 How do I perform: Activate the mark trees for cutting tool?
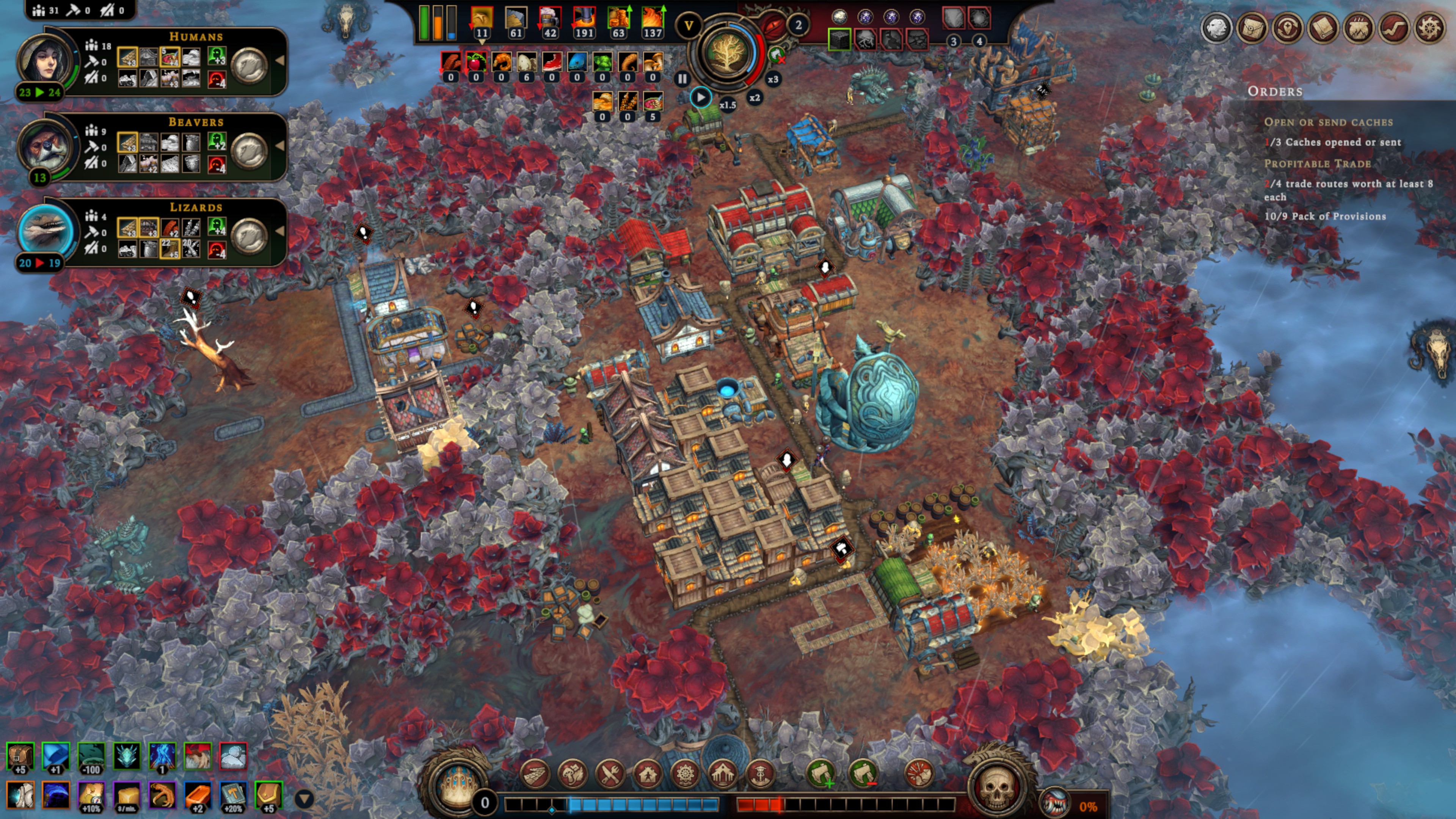click(821, 773)
